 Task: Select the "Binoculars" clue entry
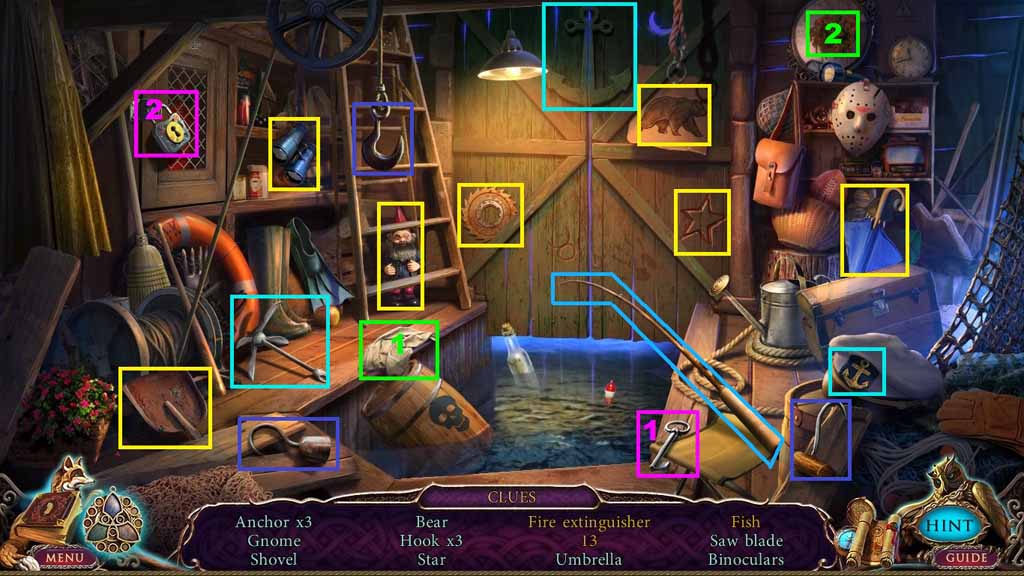pos(745,560)
